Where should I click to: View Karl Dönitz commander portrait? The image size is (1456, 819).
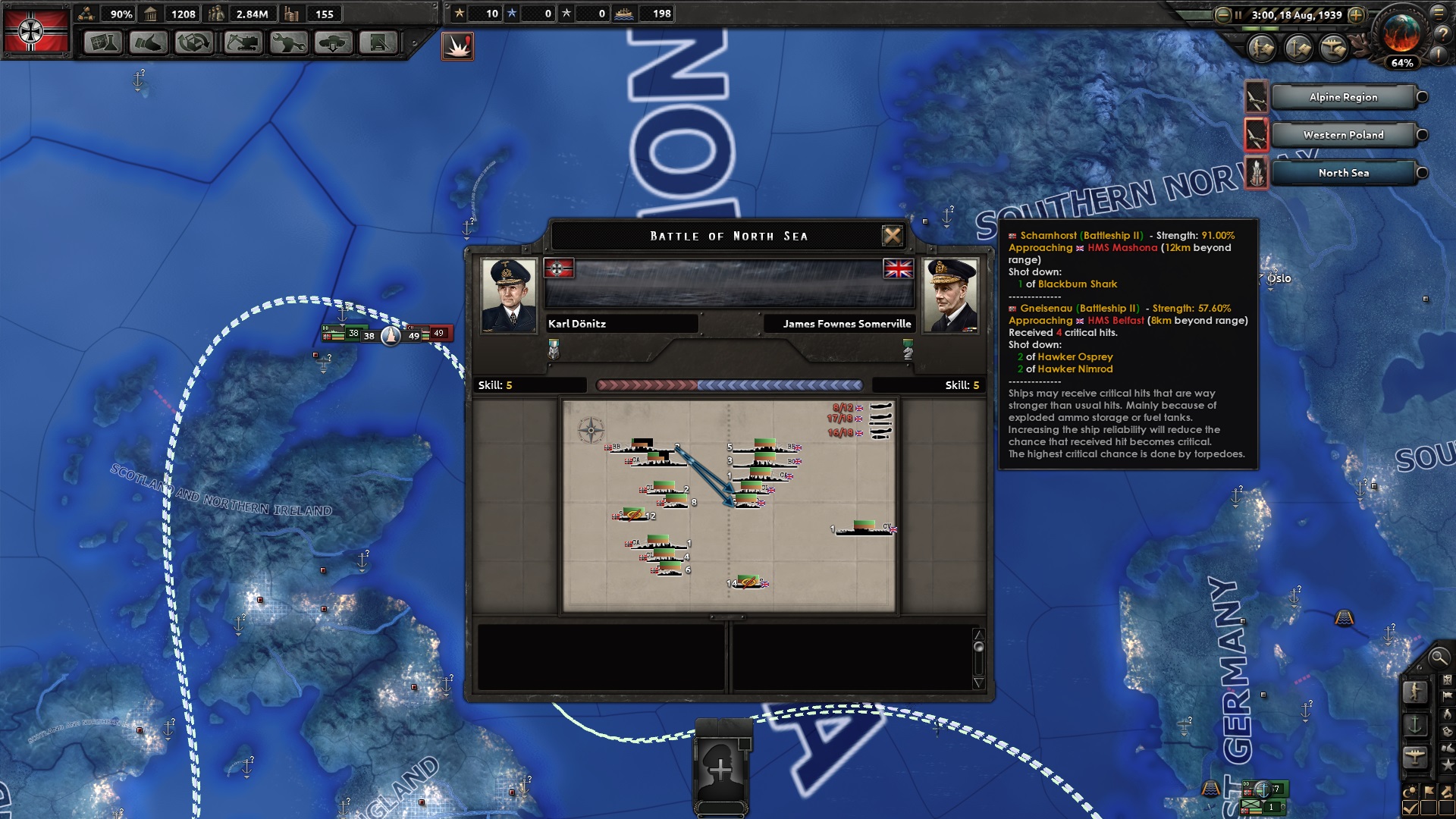[509, 295]
